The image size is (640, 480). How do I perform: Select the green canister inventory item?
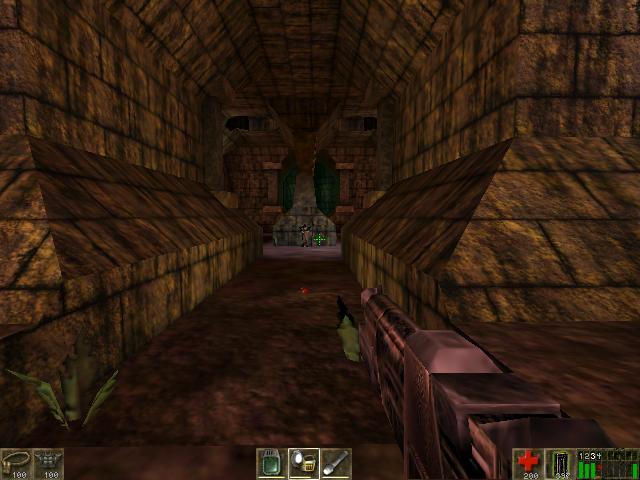(271, 463)
